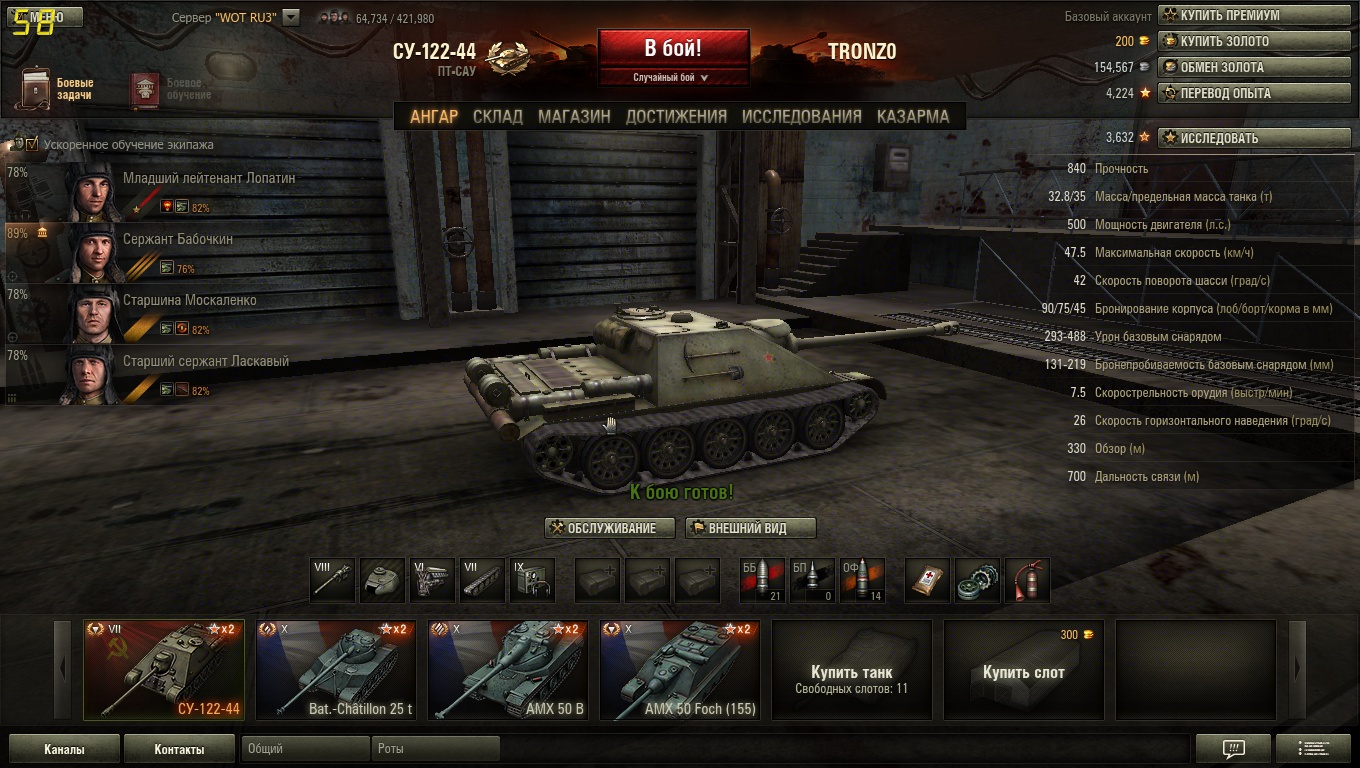Show the Исследования tab
This screenshot has height=768, width=1360.
click(801, 116)
